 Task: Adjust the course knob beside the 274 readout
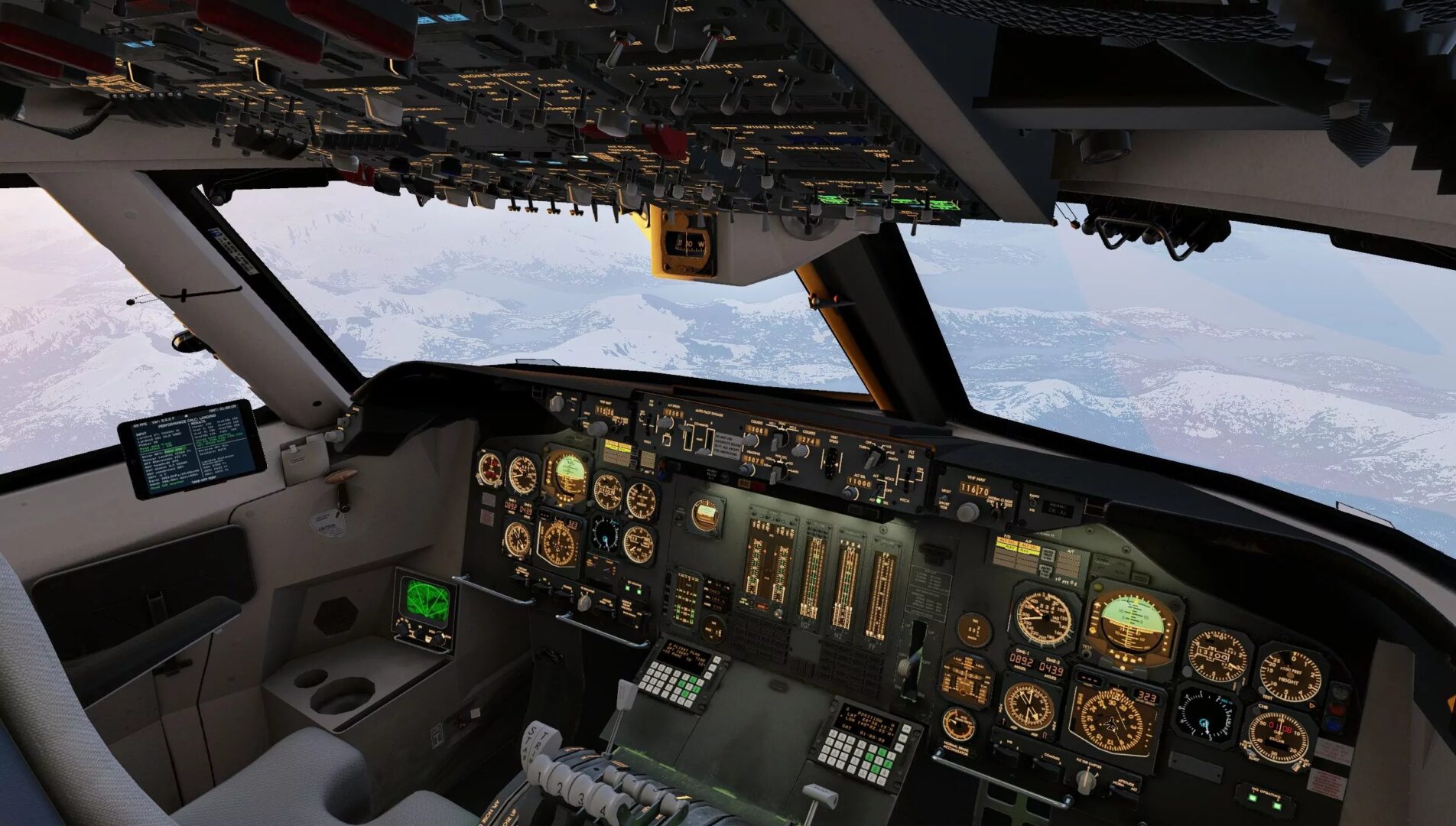[801, 450]
